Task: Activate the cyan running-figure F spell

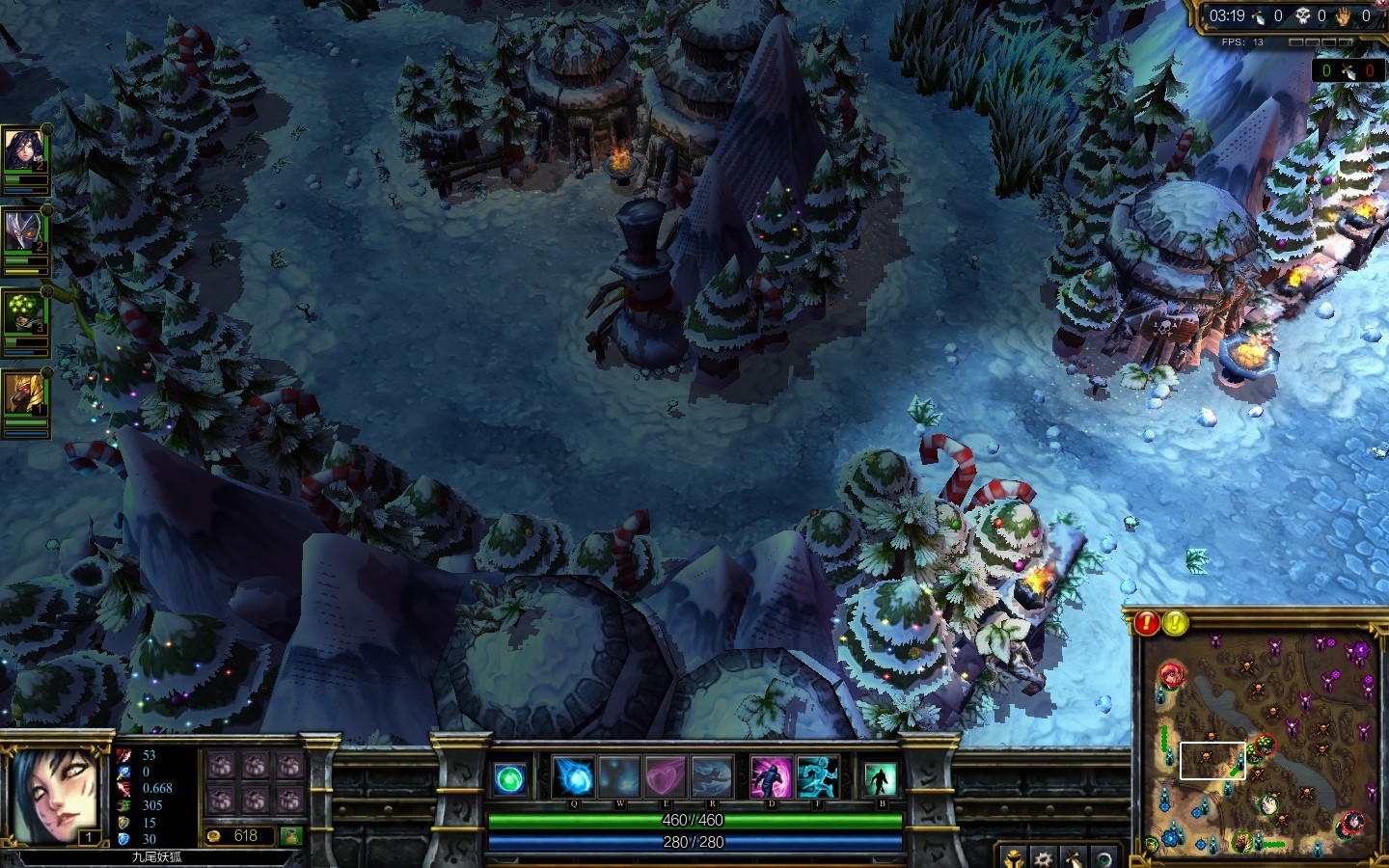Action: tap(818, 777)
